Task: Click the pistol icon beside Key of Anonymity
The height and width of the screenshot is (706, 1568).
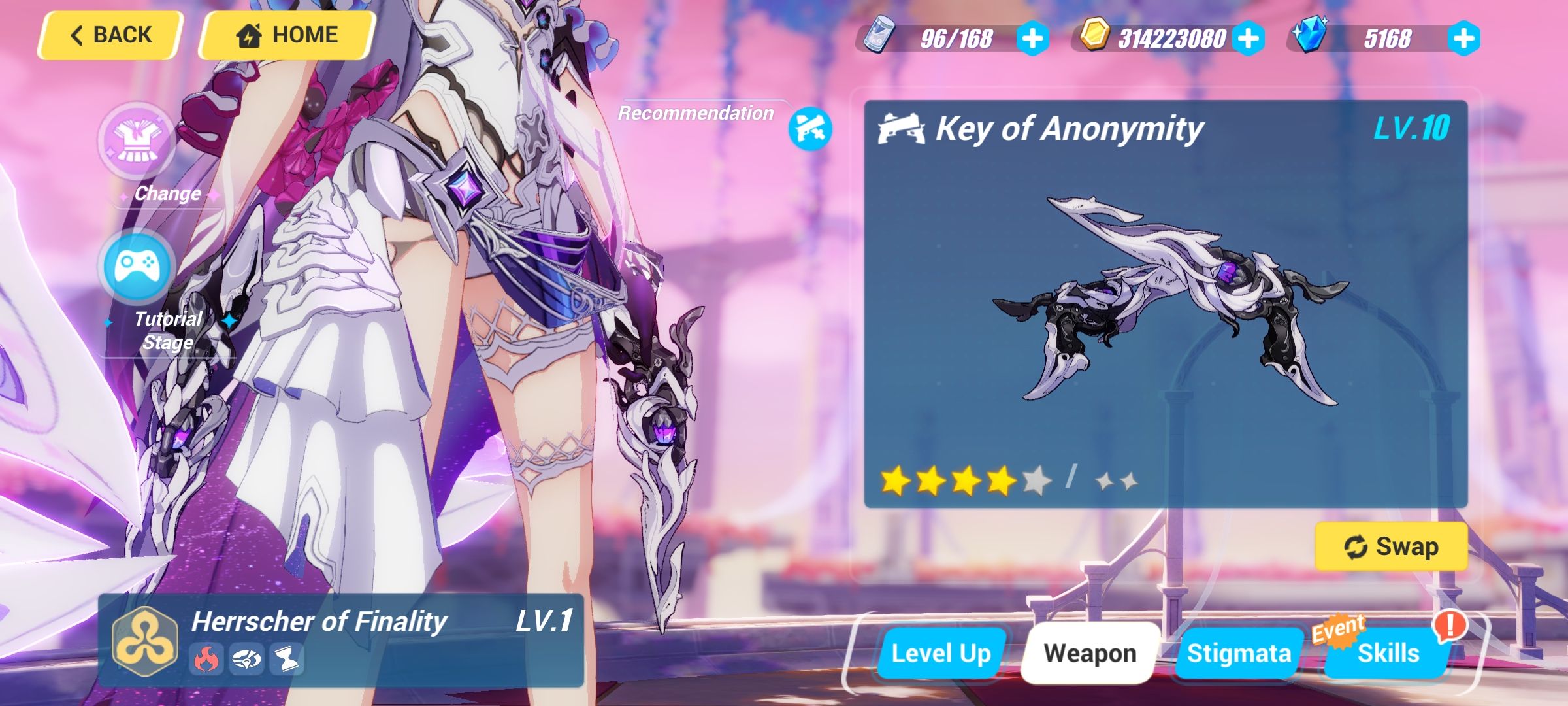Action: (900, 129)
